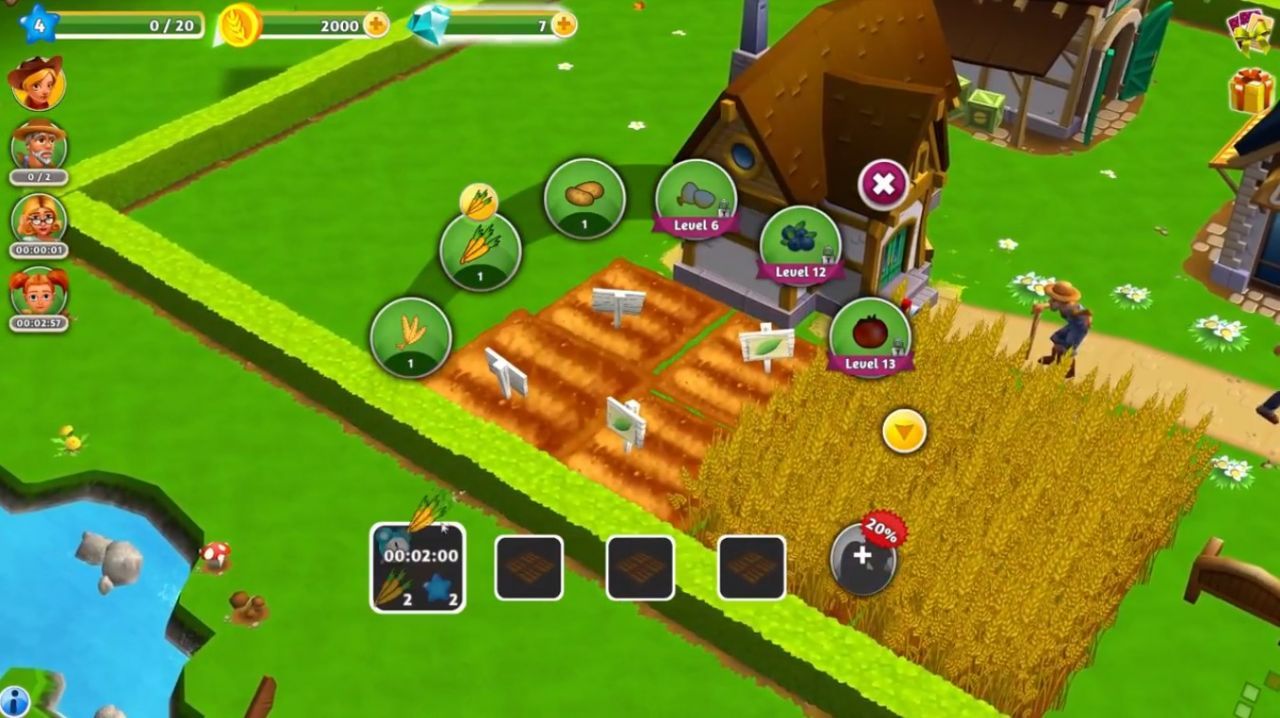
Task: Close the crop selection wheel
Action: coord(883,184)
